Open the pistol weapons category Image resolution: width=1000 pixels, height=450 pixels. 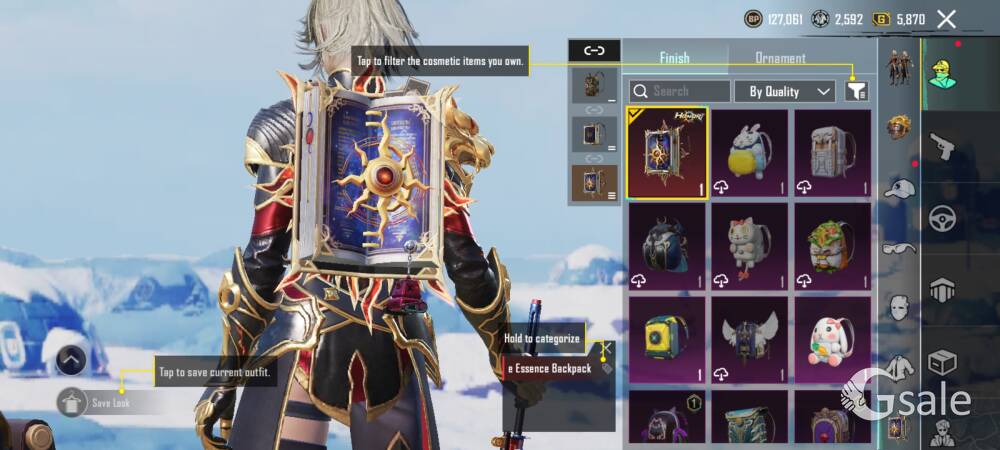(943, 148)
